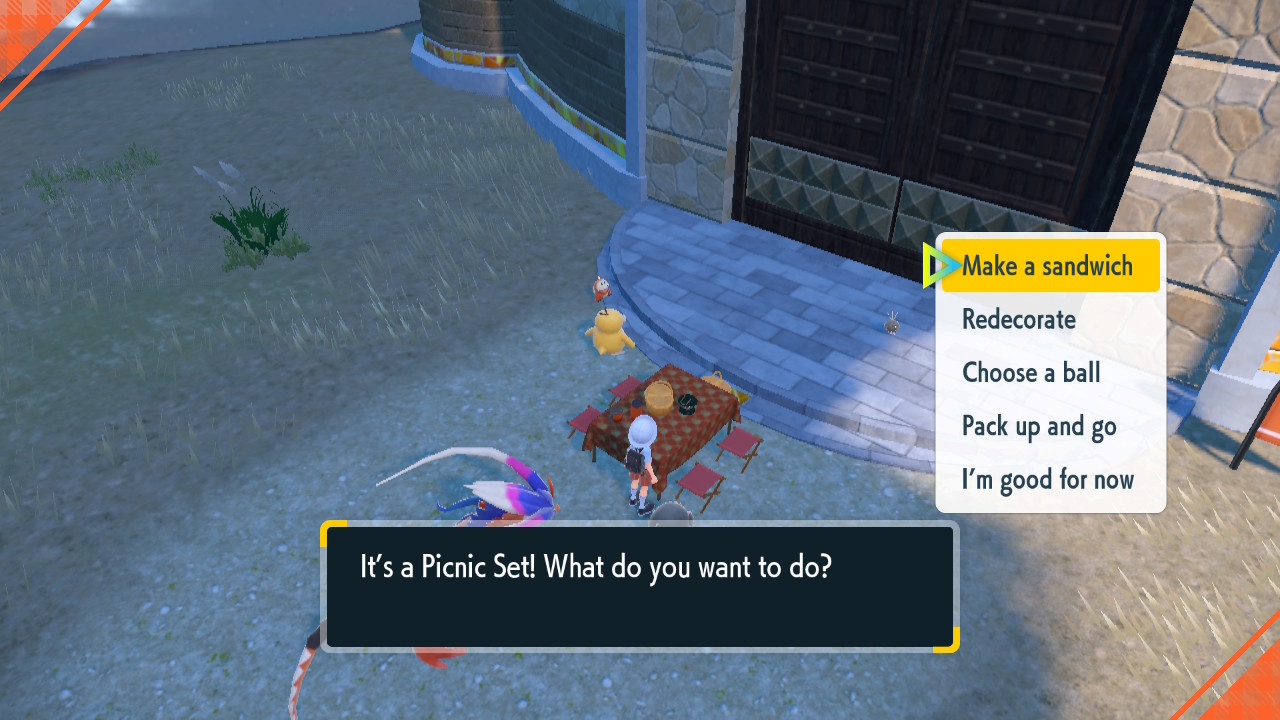
Task: Choose Redecorate from the picnic menu
Action: (x=1018, y=319)
